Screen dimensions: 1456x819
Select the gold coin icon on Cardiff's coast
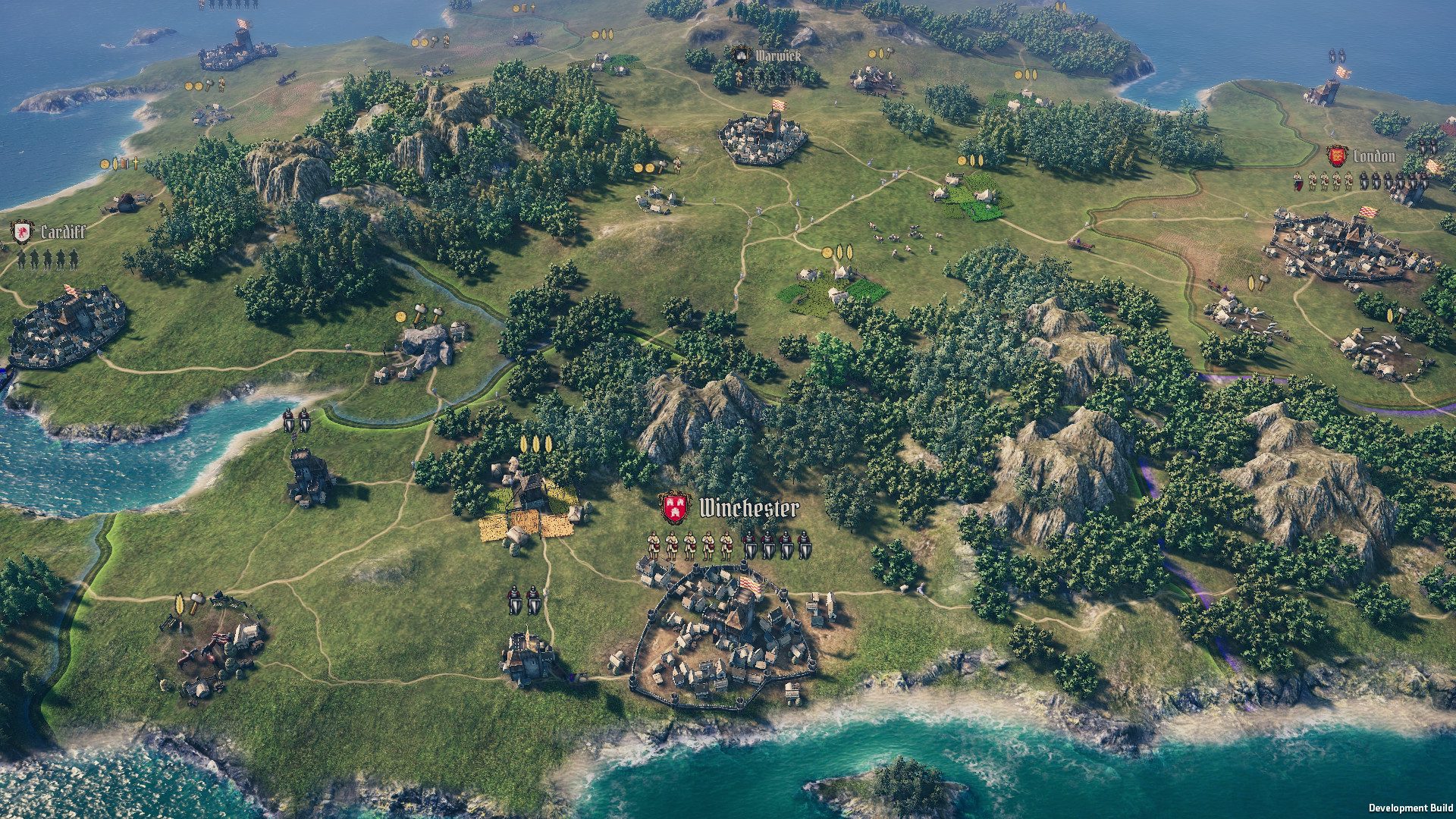104,165
